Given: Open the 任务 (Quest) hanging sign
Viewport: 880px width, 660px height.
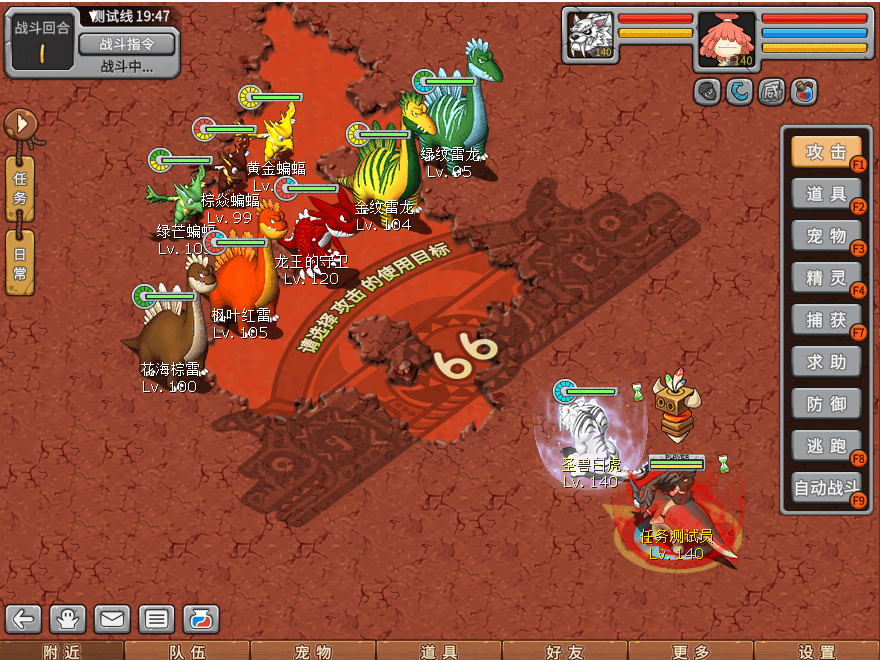Looking at the screenshot, I should coord(20,187).
